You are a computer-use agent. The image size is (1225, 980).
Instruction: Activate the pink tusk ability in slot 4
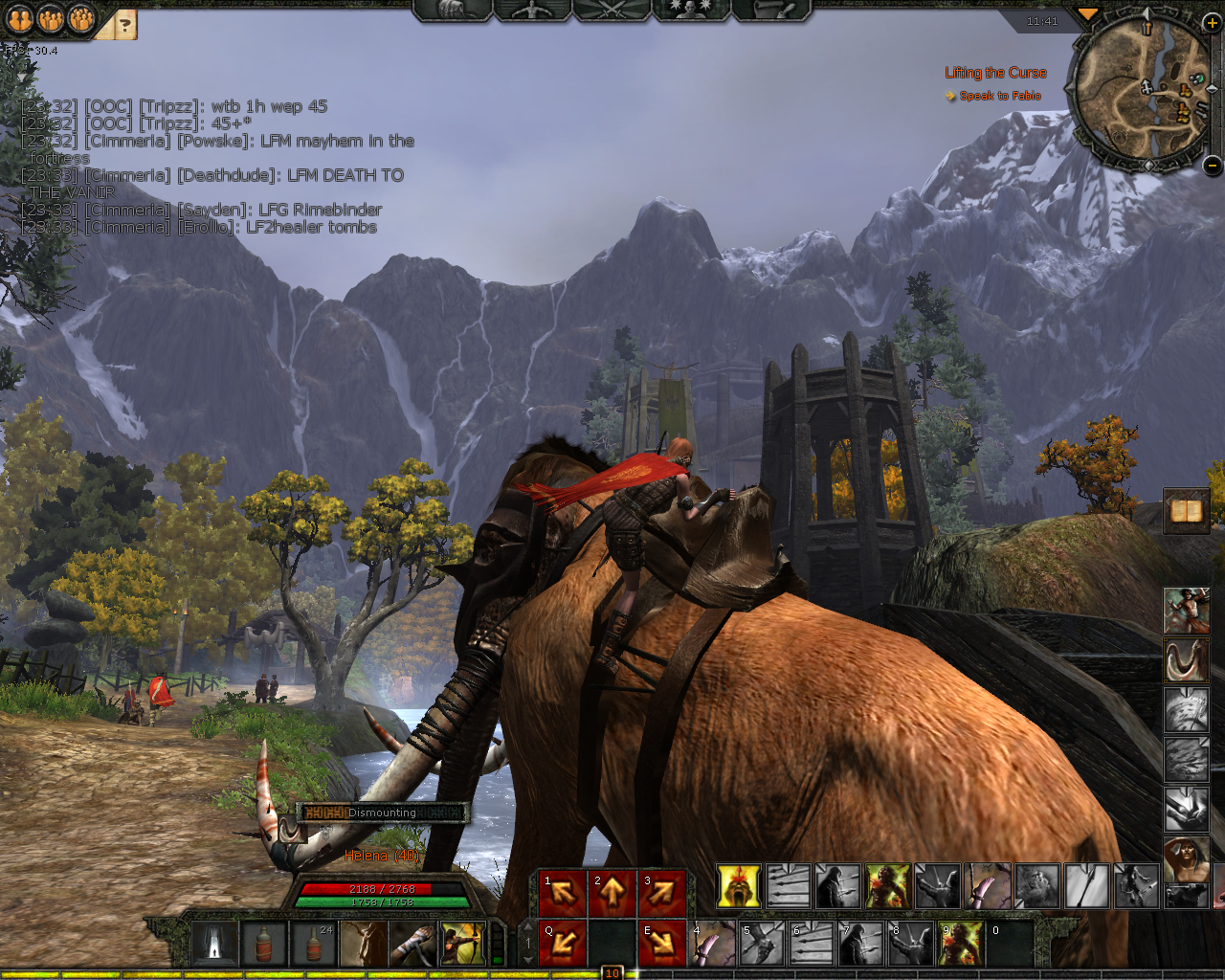(712, 944)
